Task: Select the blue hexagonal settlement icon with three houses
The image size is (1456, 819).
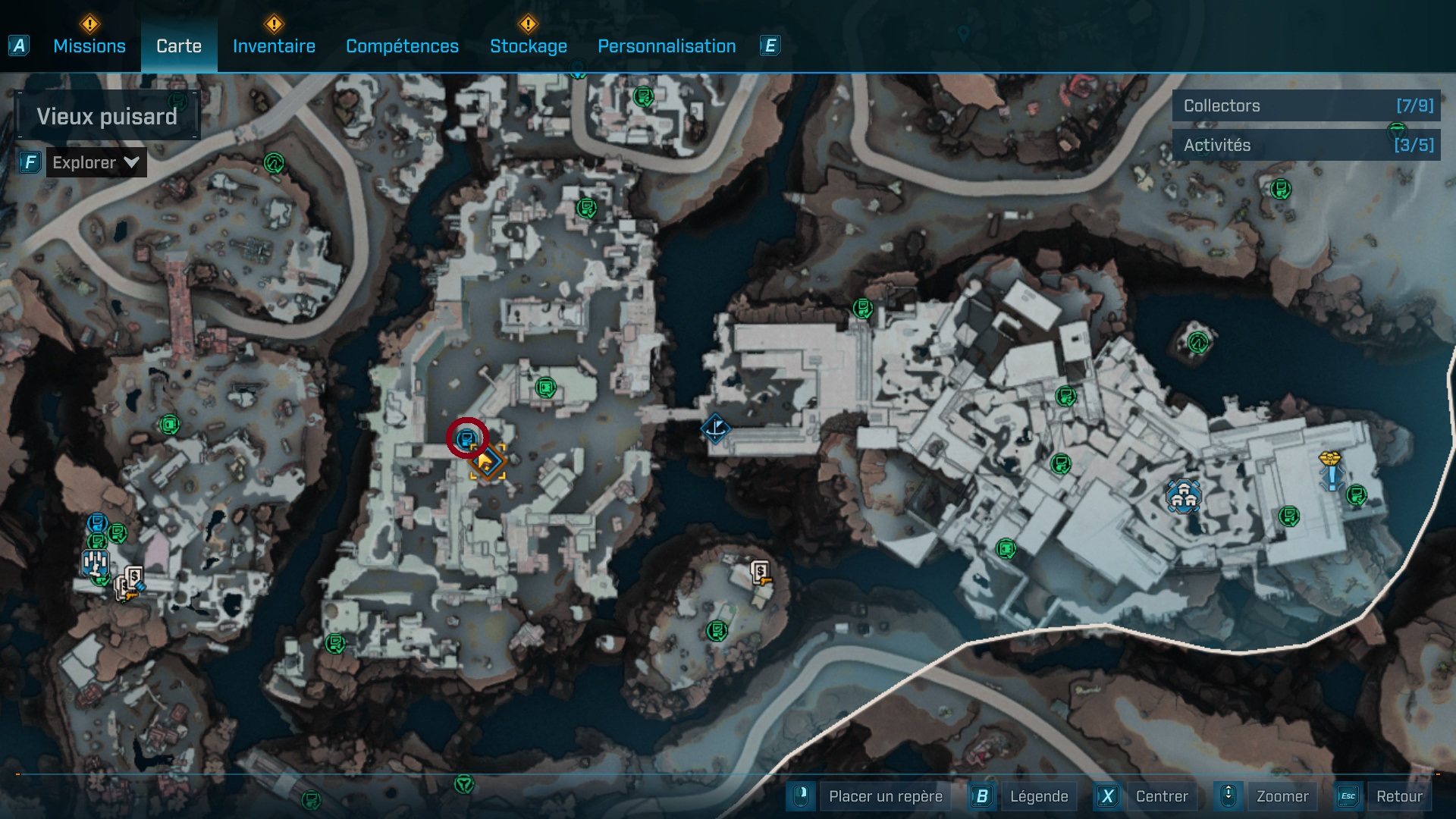Action: click(x=1184, y=497)
